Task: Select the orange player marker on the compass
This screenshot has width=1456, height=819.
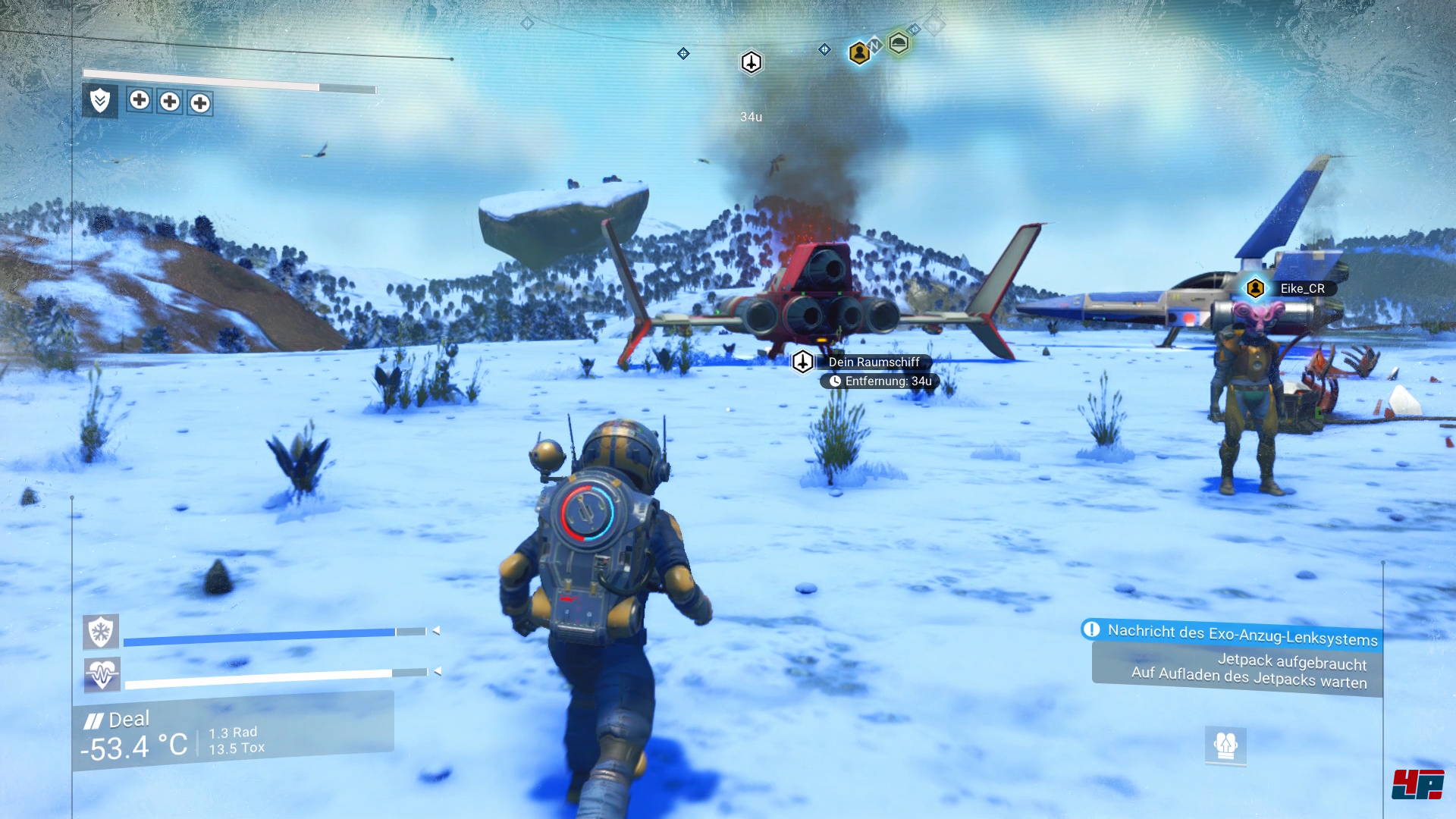Action: (858, 53)
